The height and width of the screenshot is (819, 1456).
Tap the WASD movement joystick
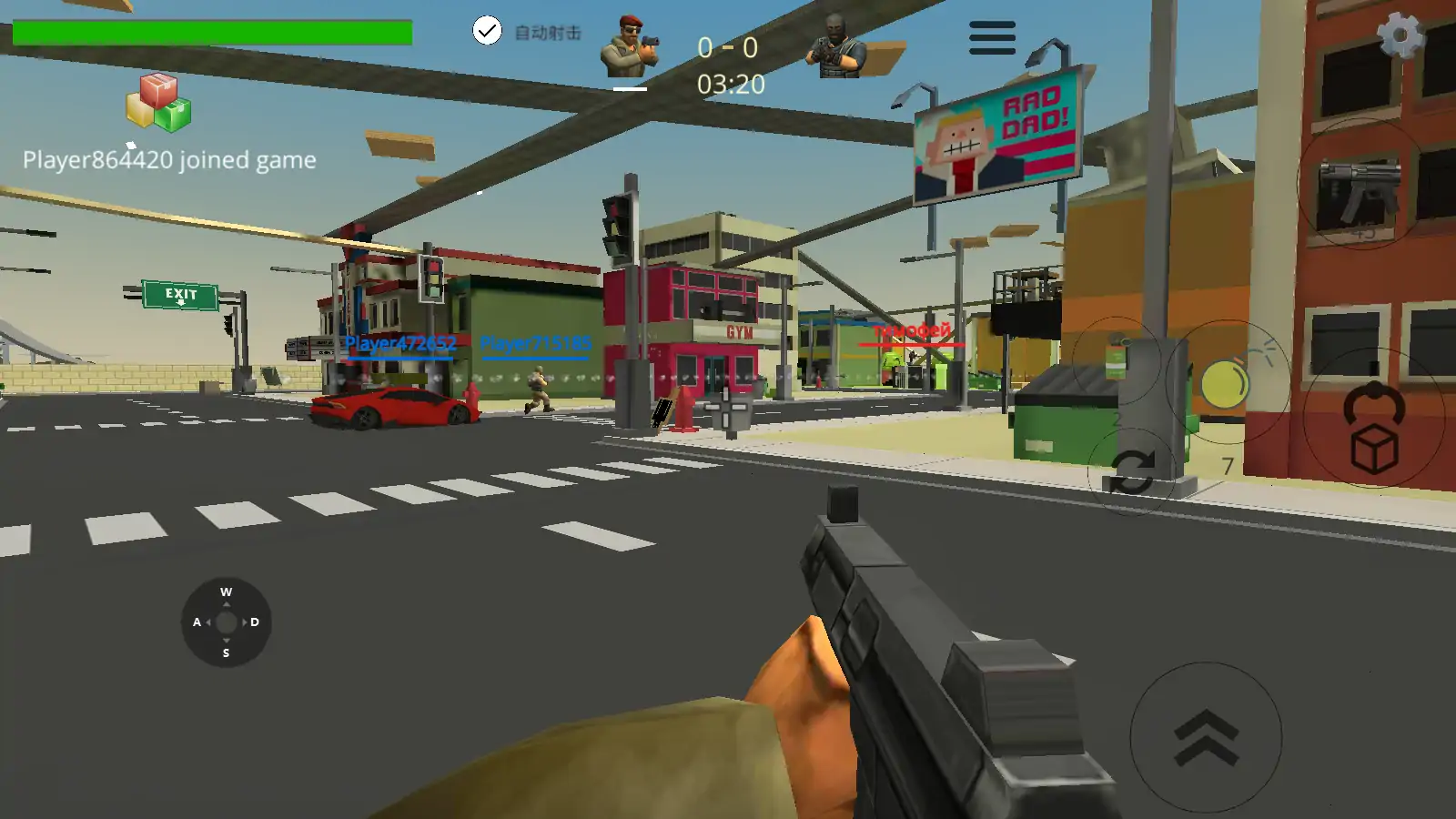coord(226,622)
